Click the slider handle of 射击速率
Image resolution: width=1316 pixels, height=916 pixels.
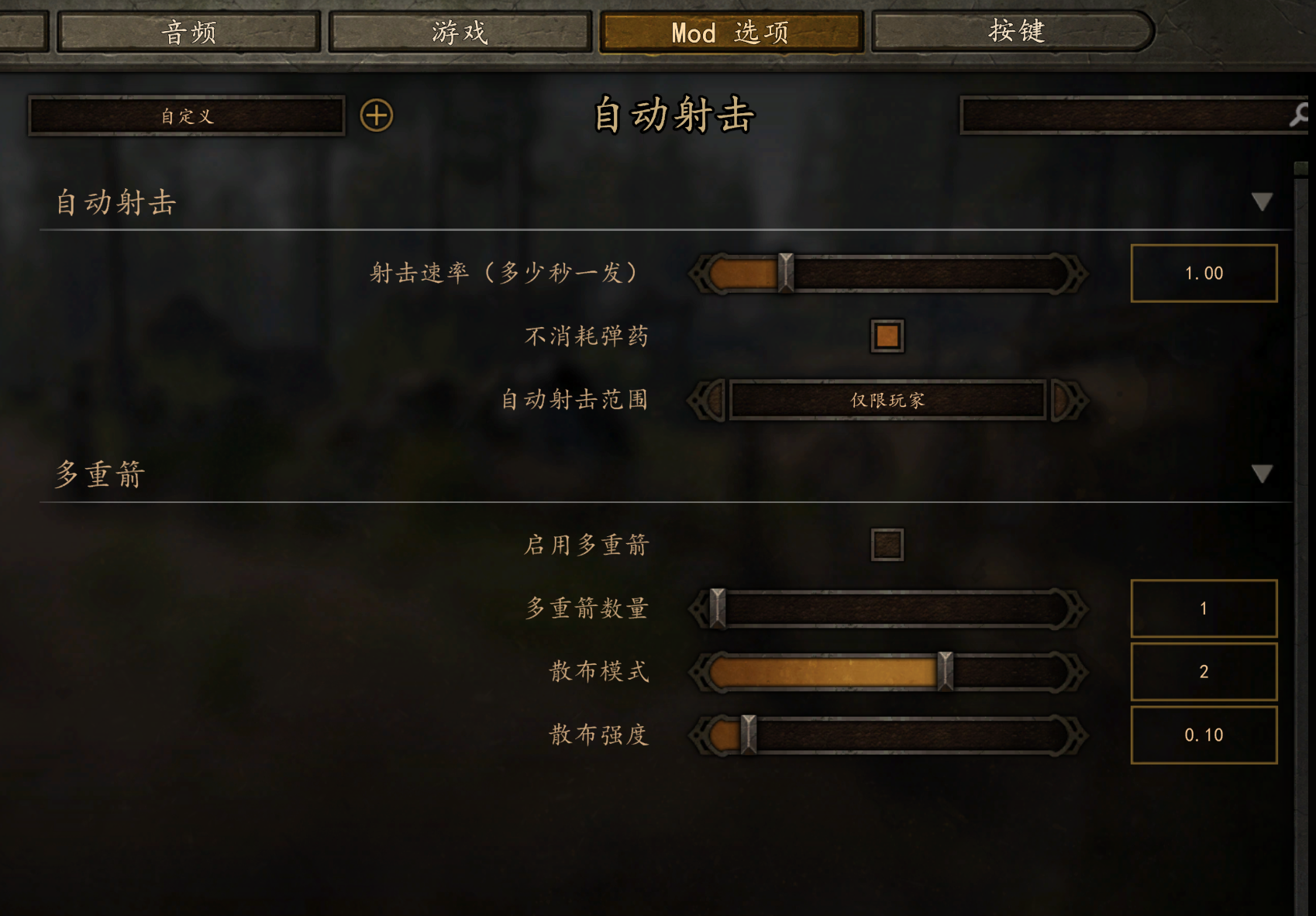784,273
